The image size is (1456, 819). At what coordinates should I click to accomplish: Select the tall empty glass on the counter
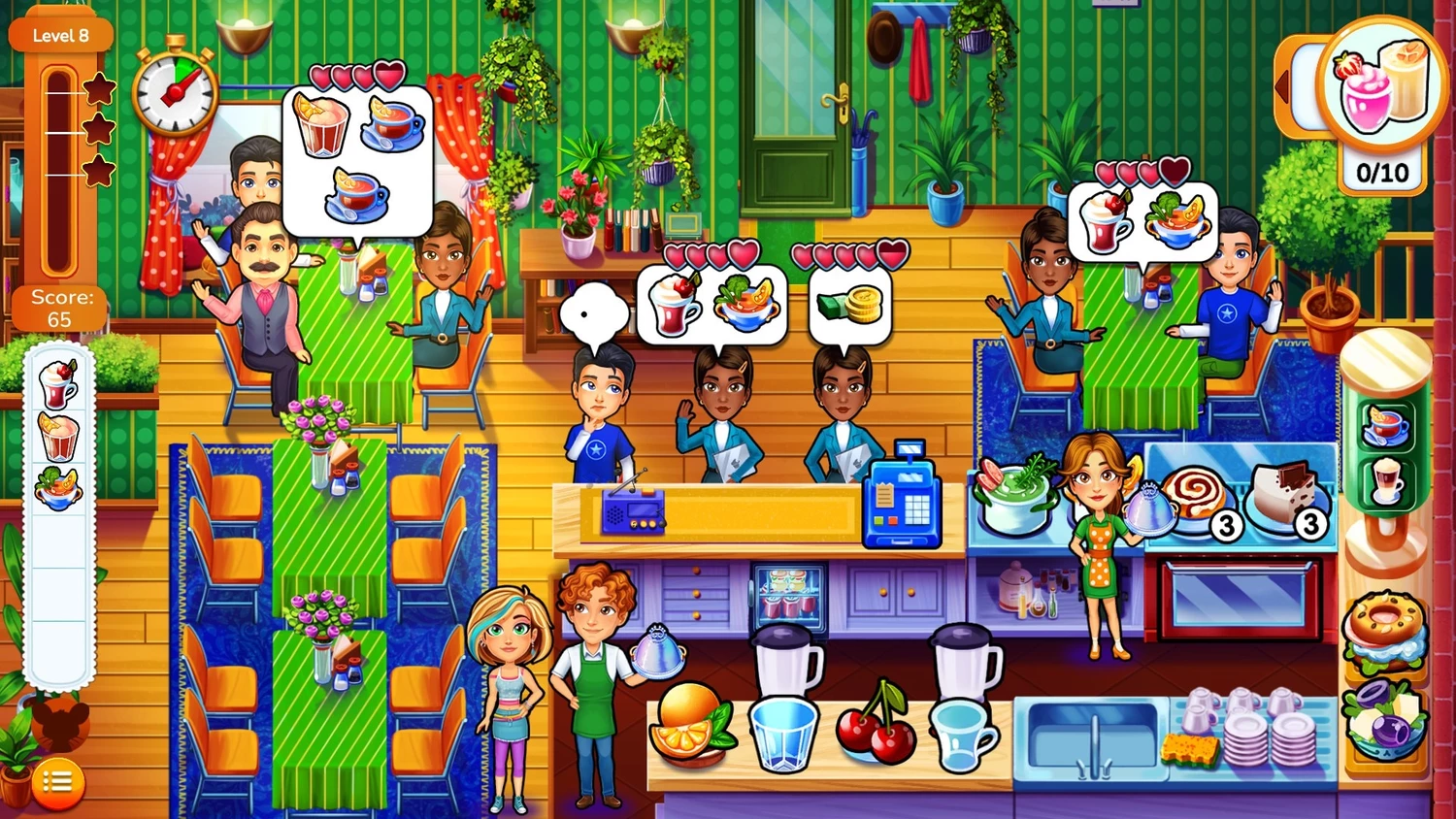tap(782, 733)
